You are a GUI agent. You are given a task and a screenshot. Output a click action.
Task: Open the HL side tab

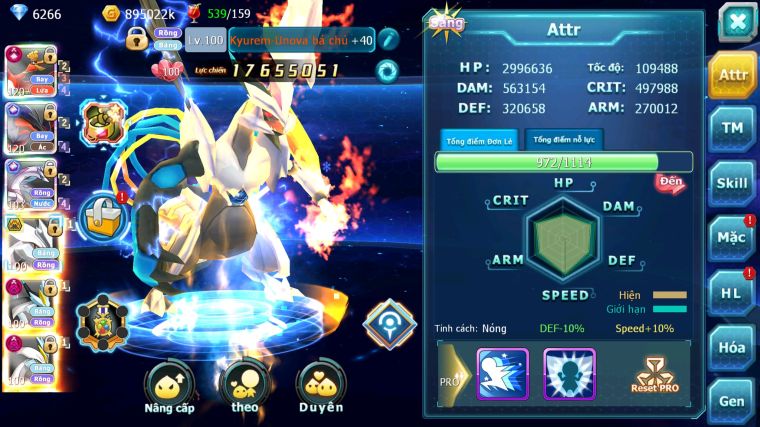point(732,292)
